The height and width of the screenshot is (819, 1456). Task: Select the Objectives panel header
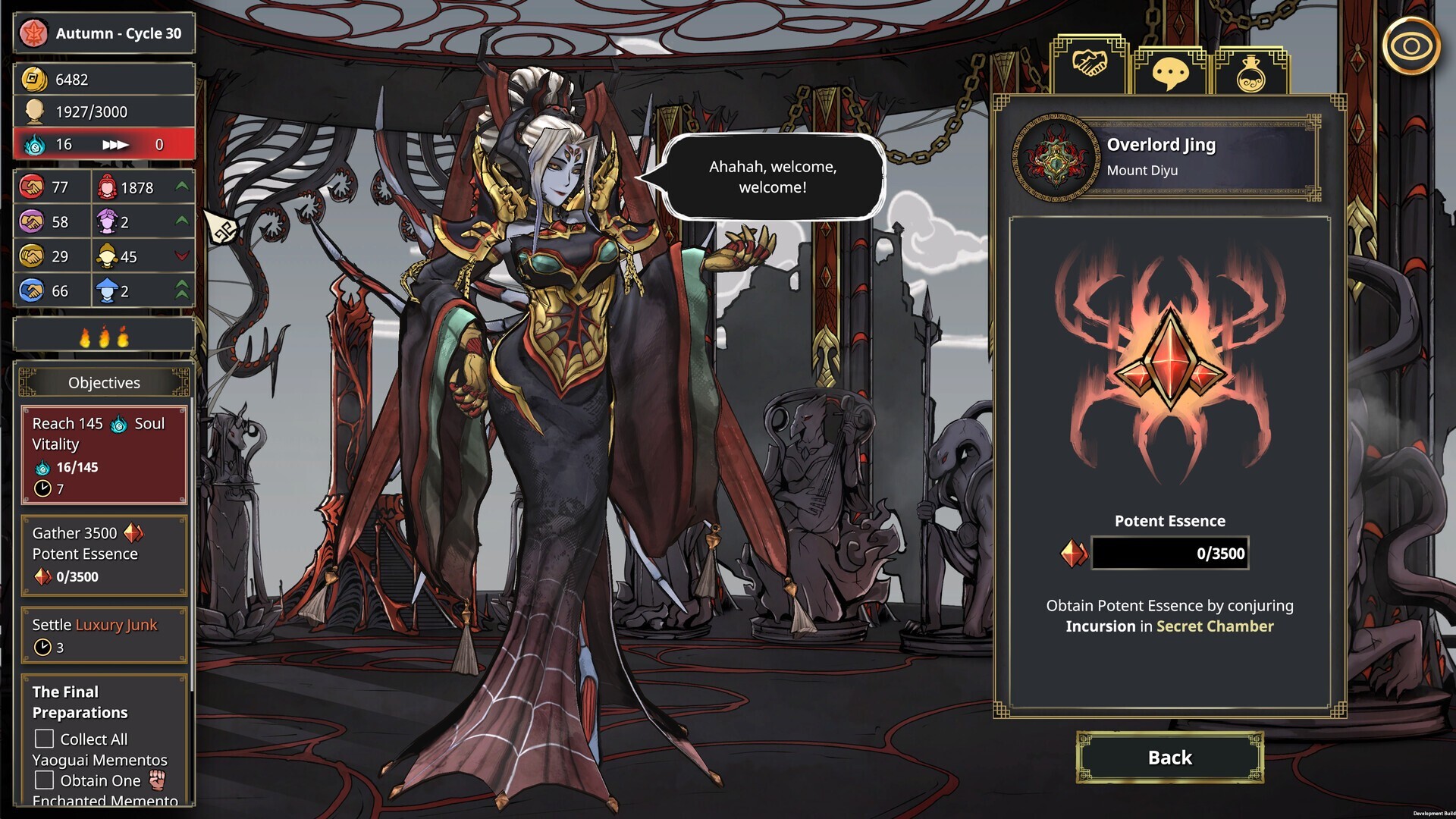pos(104,382)
